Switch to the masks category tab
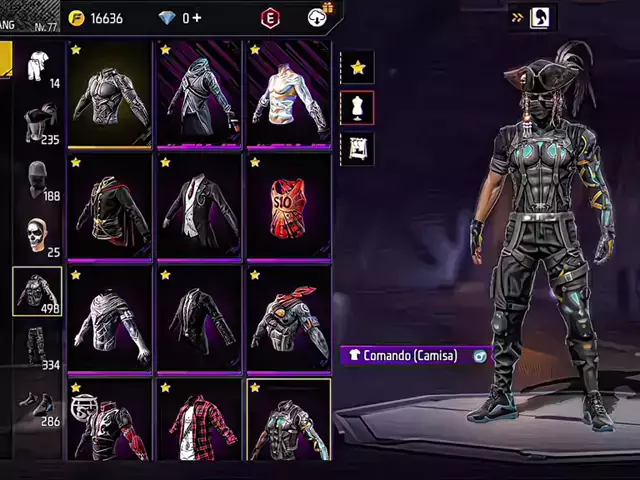This screenshot has width=640, height=480. coord(38,180)
